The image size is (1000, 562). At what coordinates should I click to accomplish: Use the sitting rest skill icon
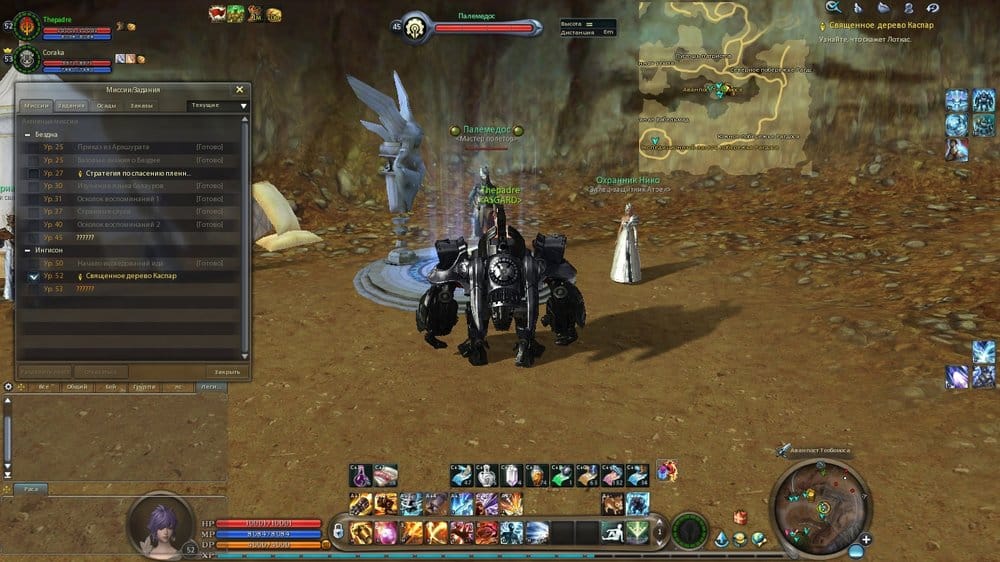point(611,532)
